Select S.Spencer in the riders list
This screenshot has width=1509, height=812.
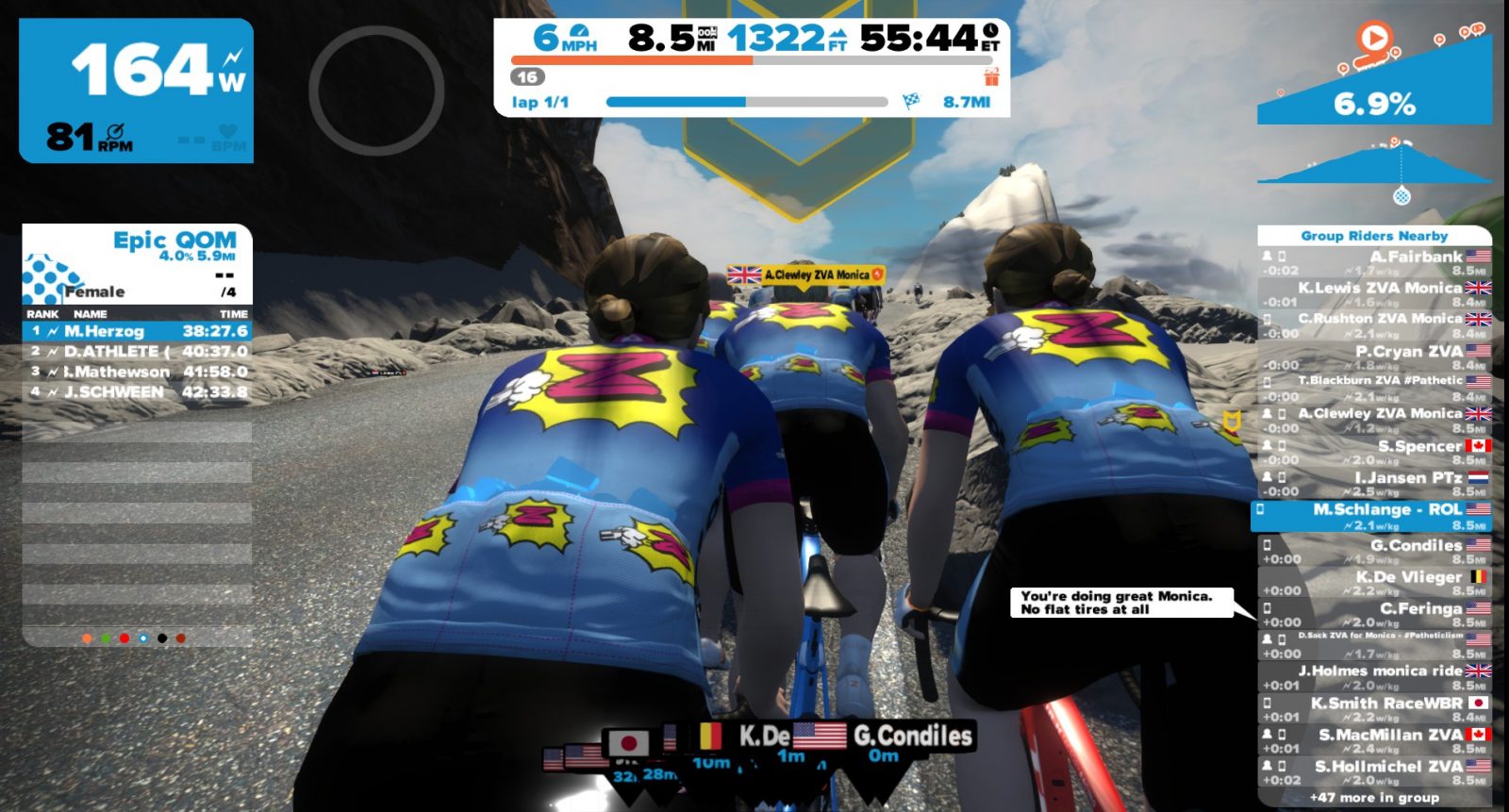[x=1375, y=453]
